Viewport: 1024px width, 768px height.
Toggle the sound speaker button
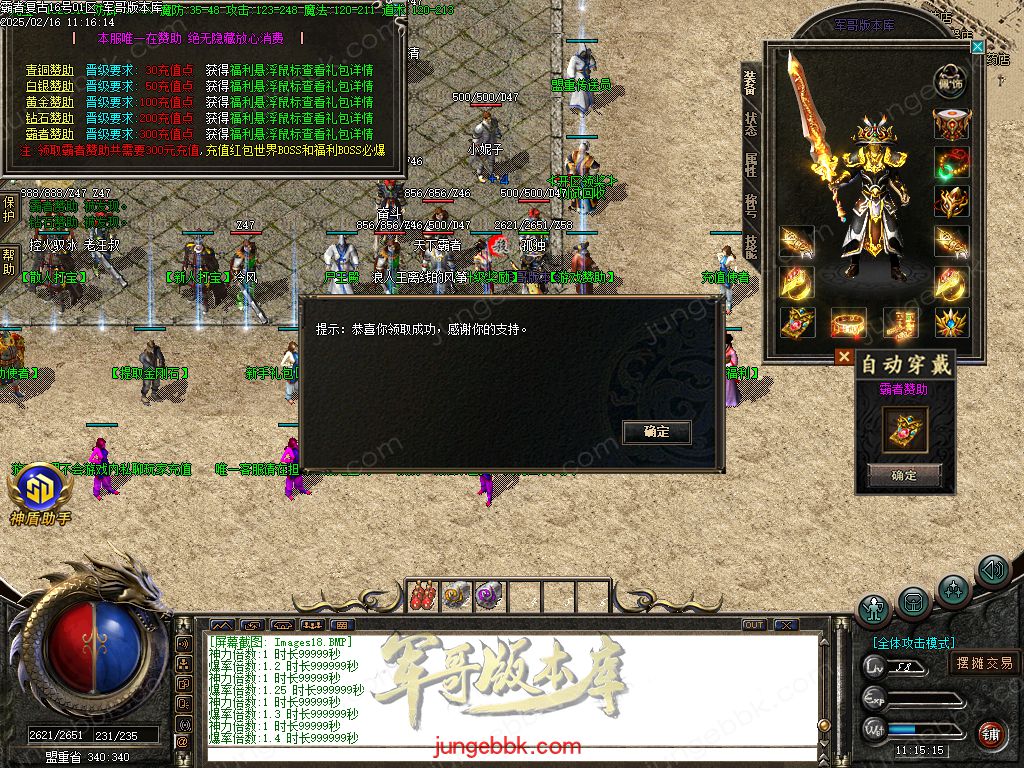[992, 571]
